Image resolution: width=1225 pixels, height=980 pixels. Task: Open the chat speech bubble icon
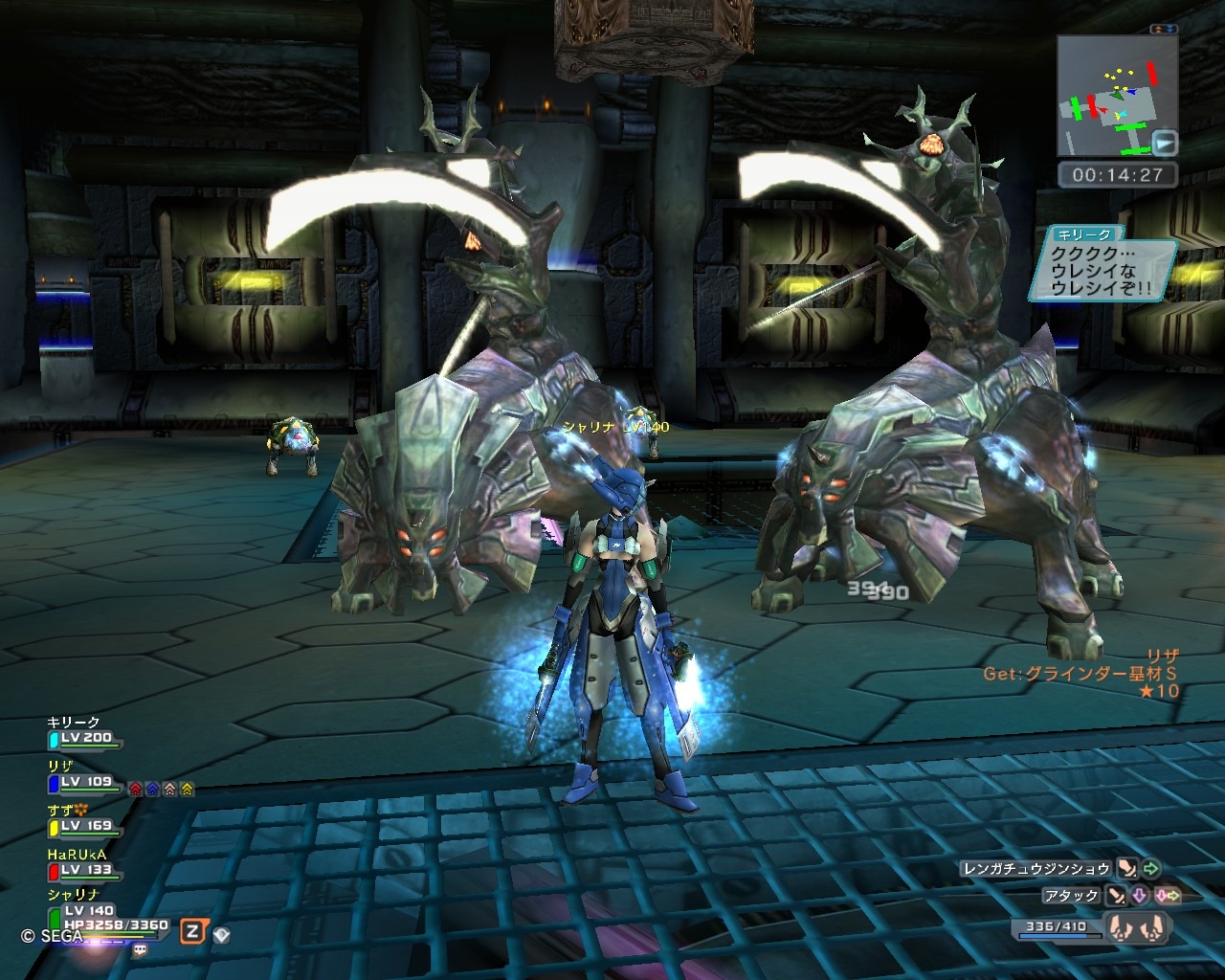coord(142,950)
